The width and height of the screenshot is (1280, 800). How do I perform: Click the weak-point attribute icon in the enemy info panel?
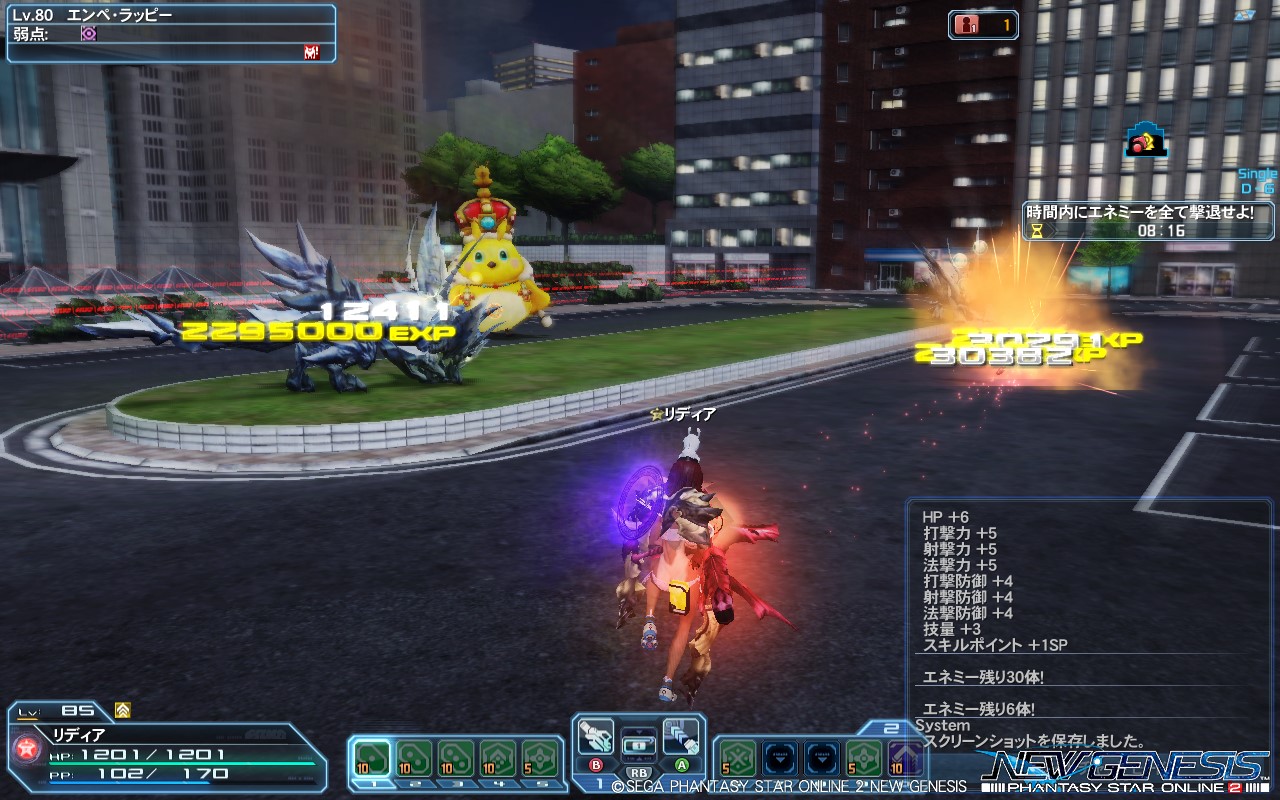coord(90,35)
